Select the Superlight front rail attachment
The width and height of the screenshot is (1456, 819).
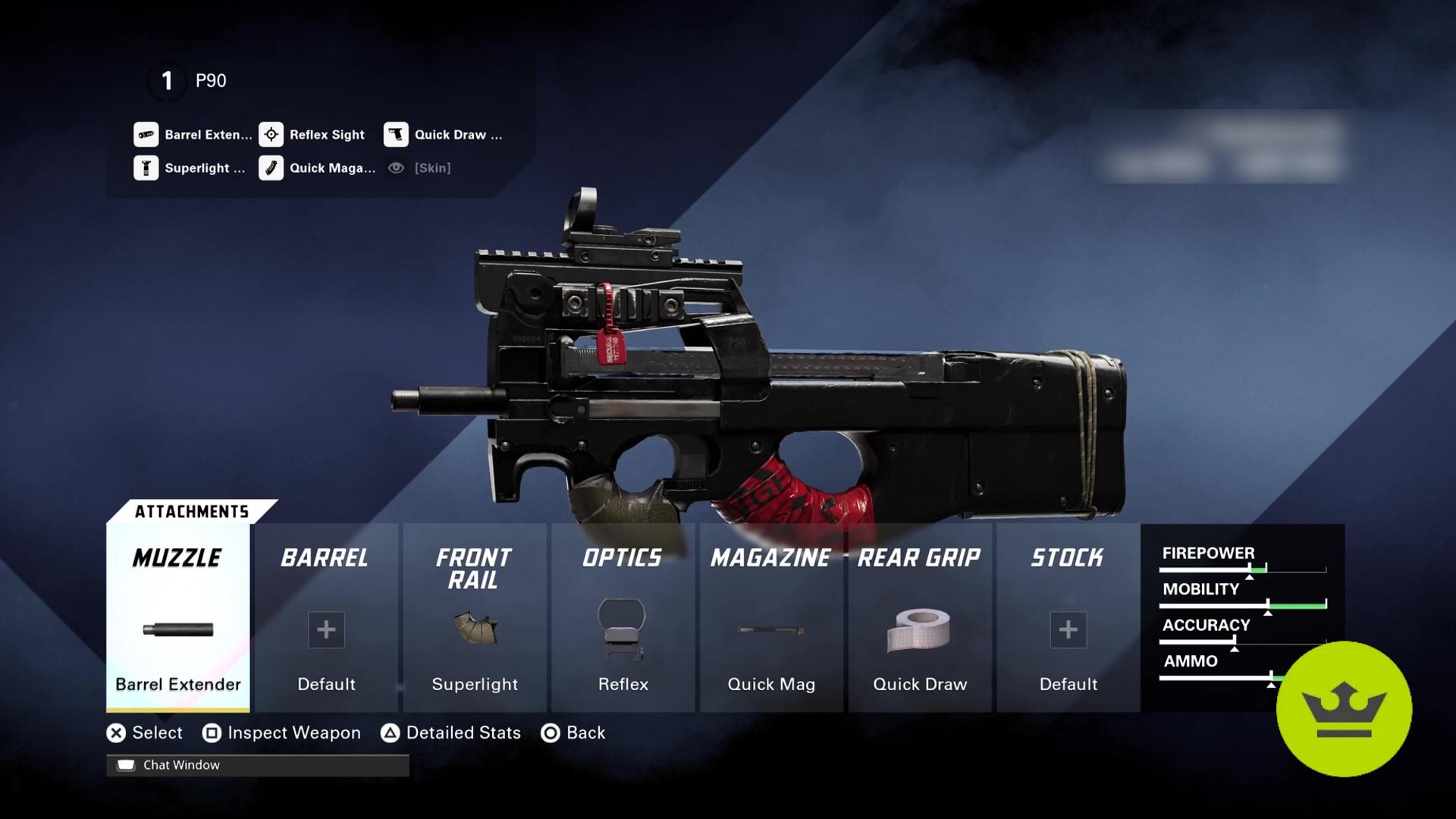tap(475, 637)
